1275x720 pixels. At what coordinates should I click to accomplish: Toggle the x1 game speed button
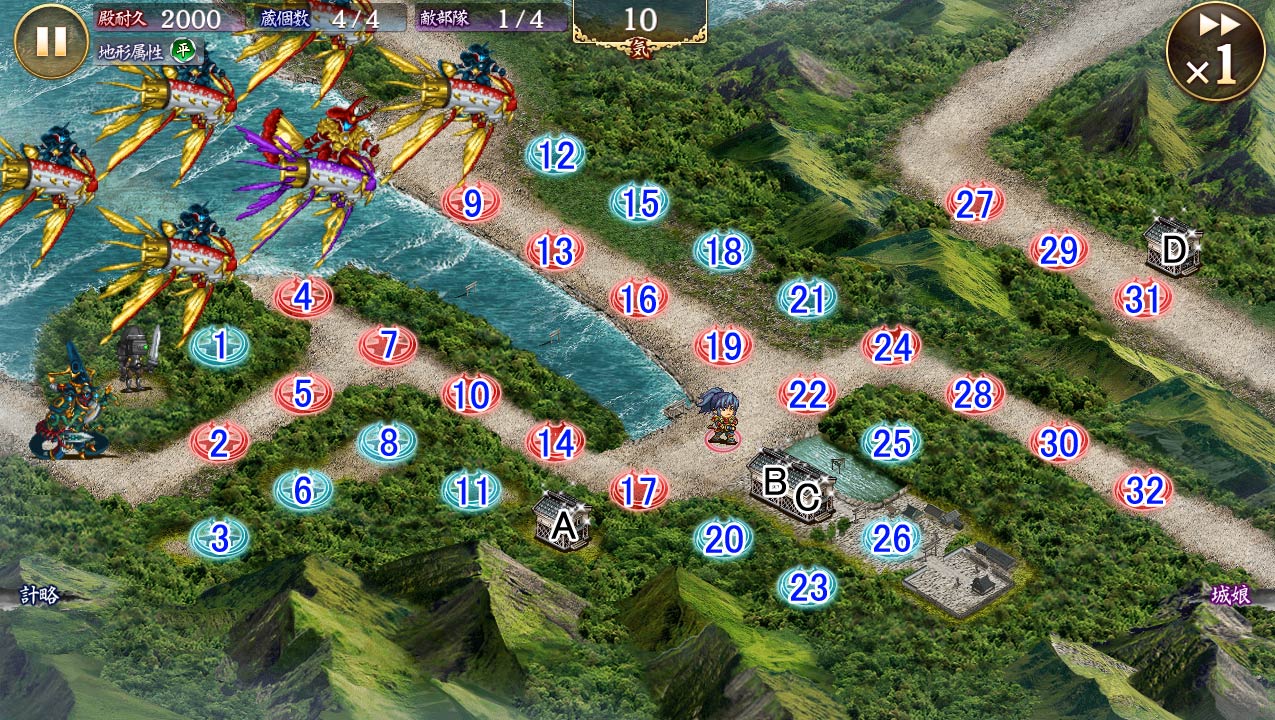pos(1215,52)
